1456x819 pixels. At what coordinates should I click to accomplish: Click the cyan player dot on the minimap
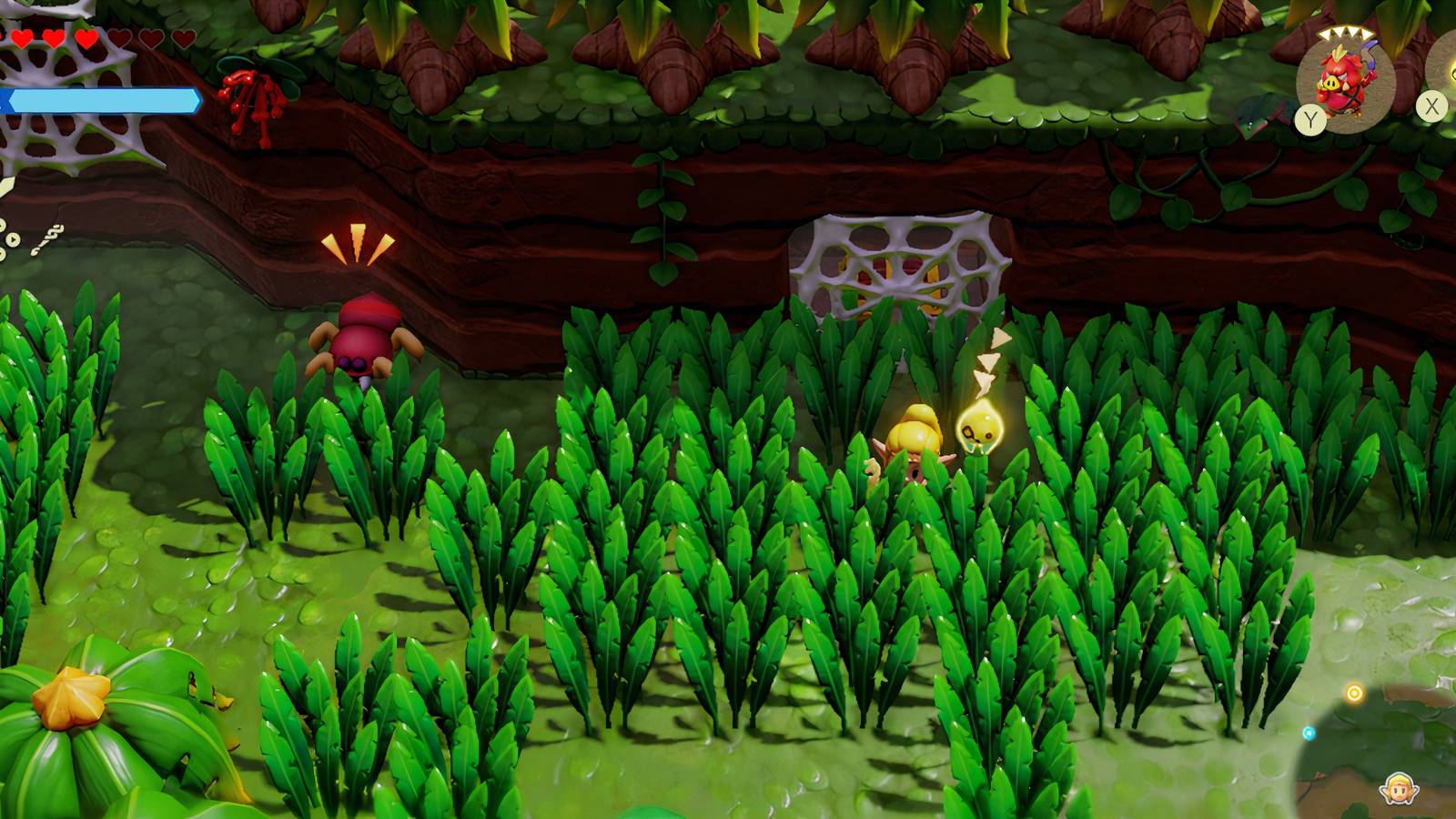(1309, 732)
